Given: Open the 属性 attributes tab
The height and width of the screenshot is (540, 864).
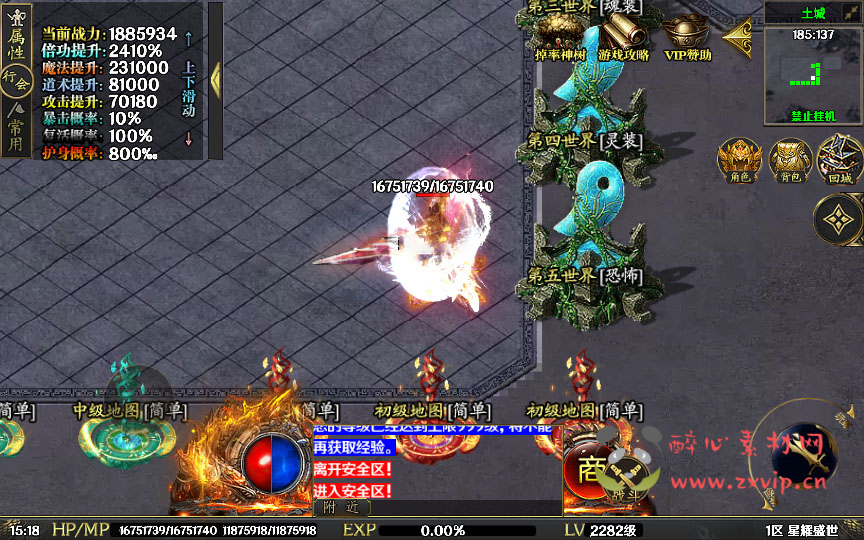Looking at the screenshot, I should pos(15,42).
